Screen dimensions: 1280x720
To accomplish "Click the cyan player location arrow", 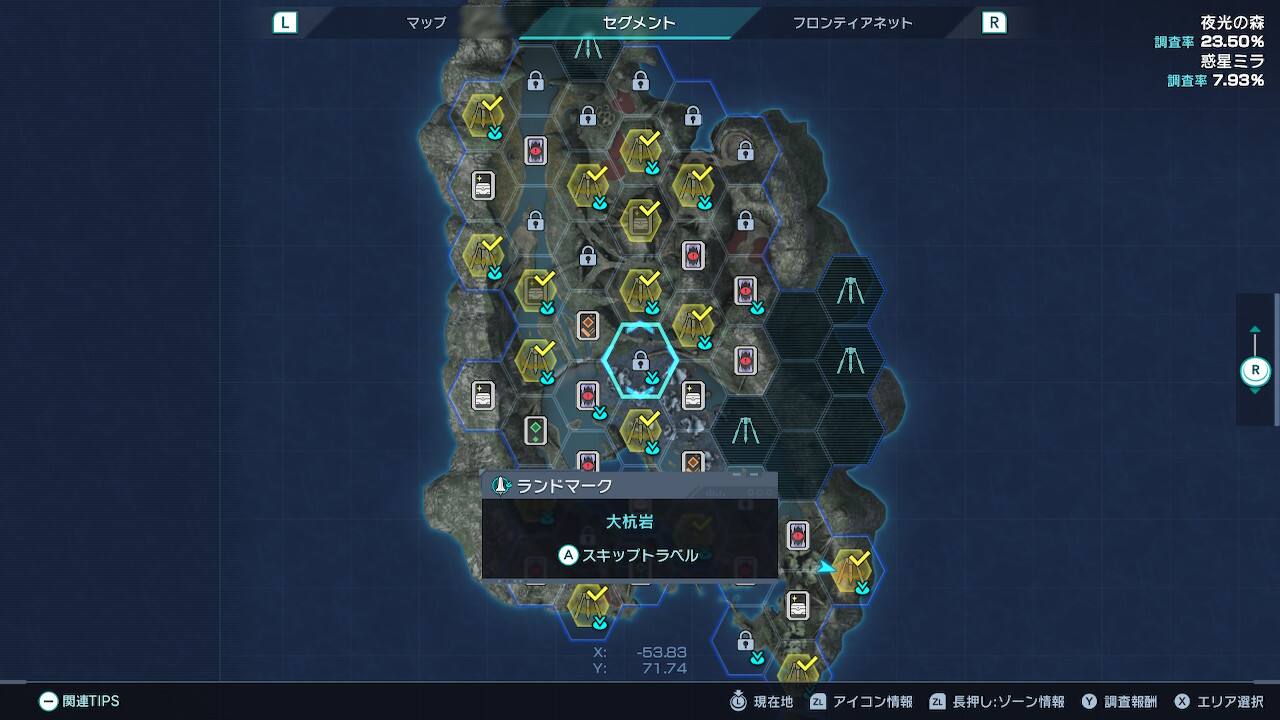I will (826, 567).
